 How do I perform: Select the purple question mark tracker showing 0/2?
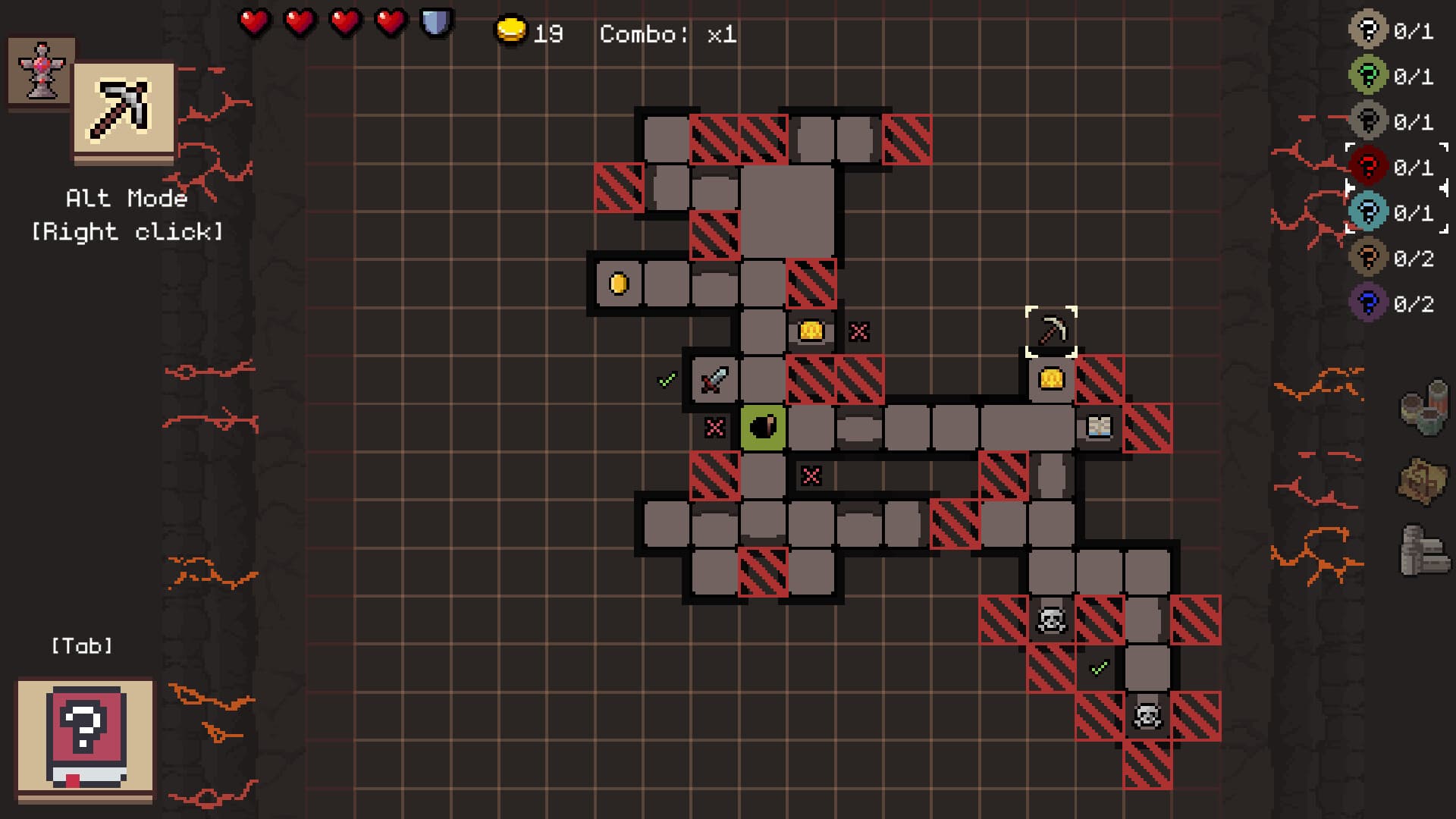point(1369,302)
